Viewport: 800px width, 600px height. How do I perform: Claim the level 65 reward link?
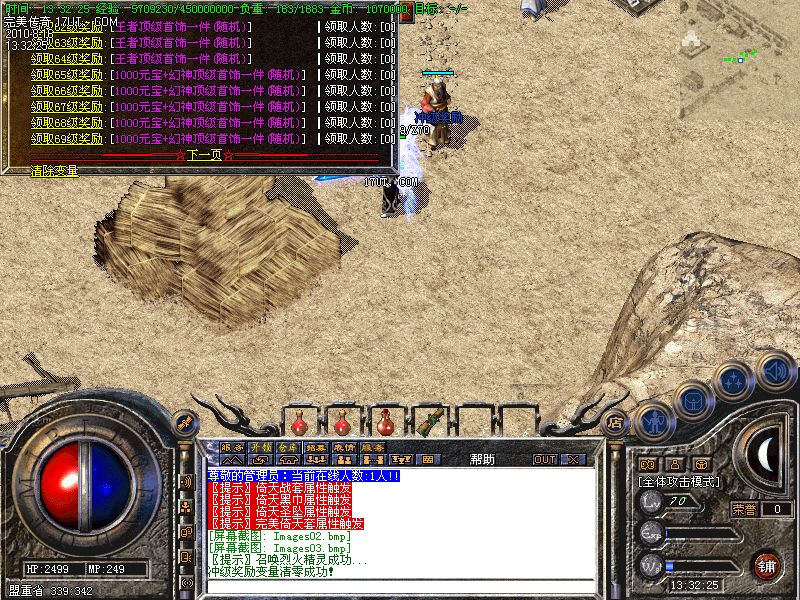(67, 74)
